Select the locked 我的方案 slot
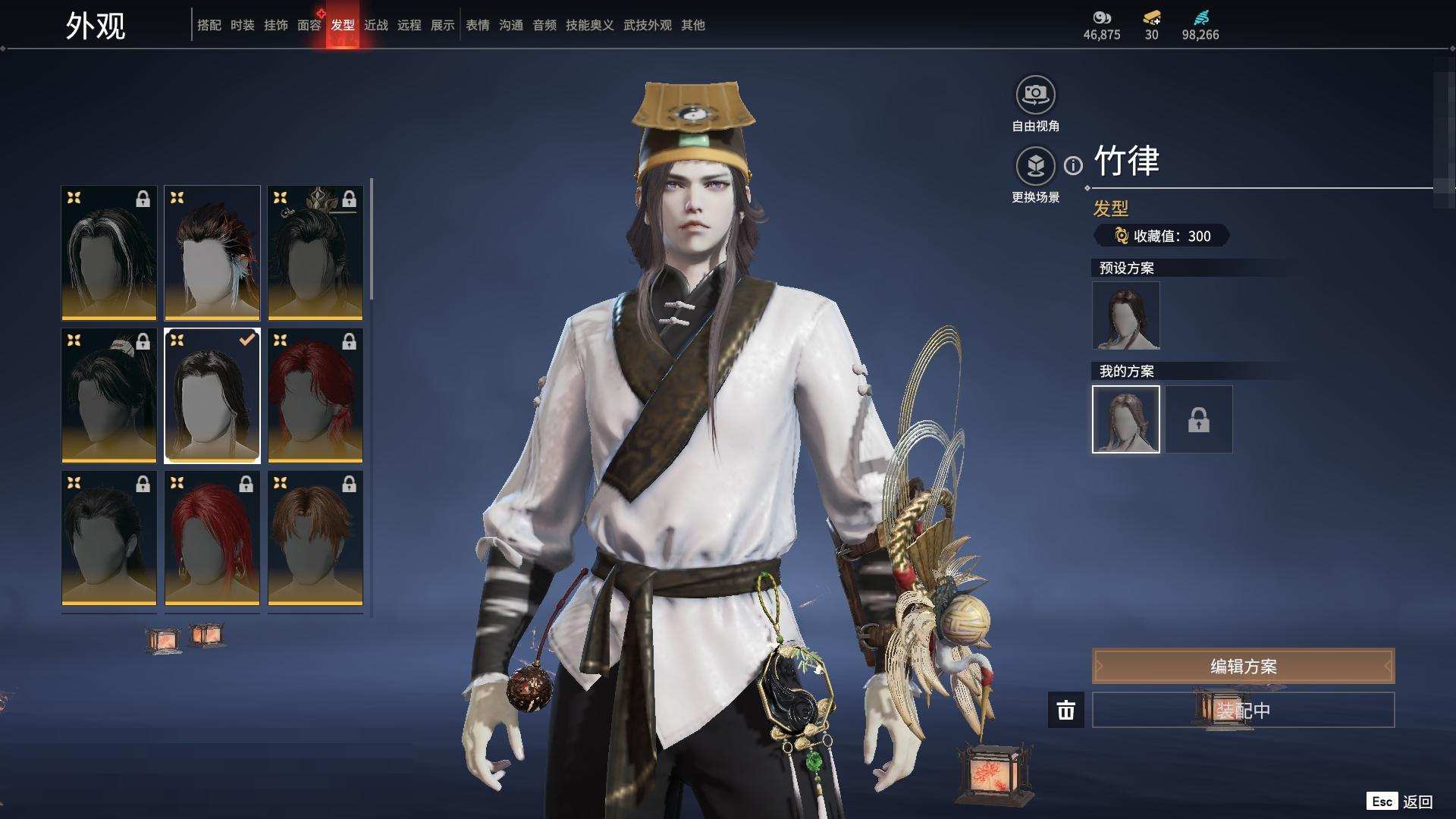Screen dimensions: 1456x819 pos(1198,419)
